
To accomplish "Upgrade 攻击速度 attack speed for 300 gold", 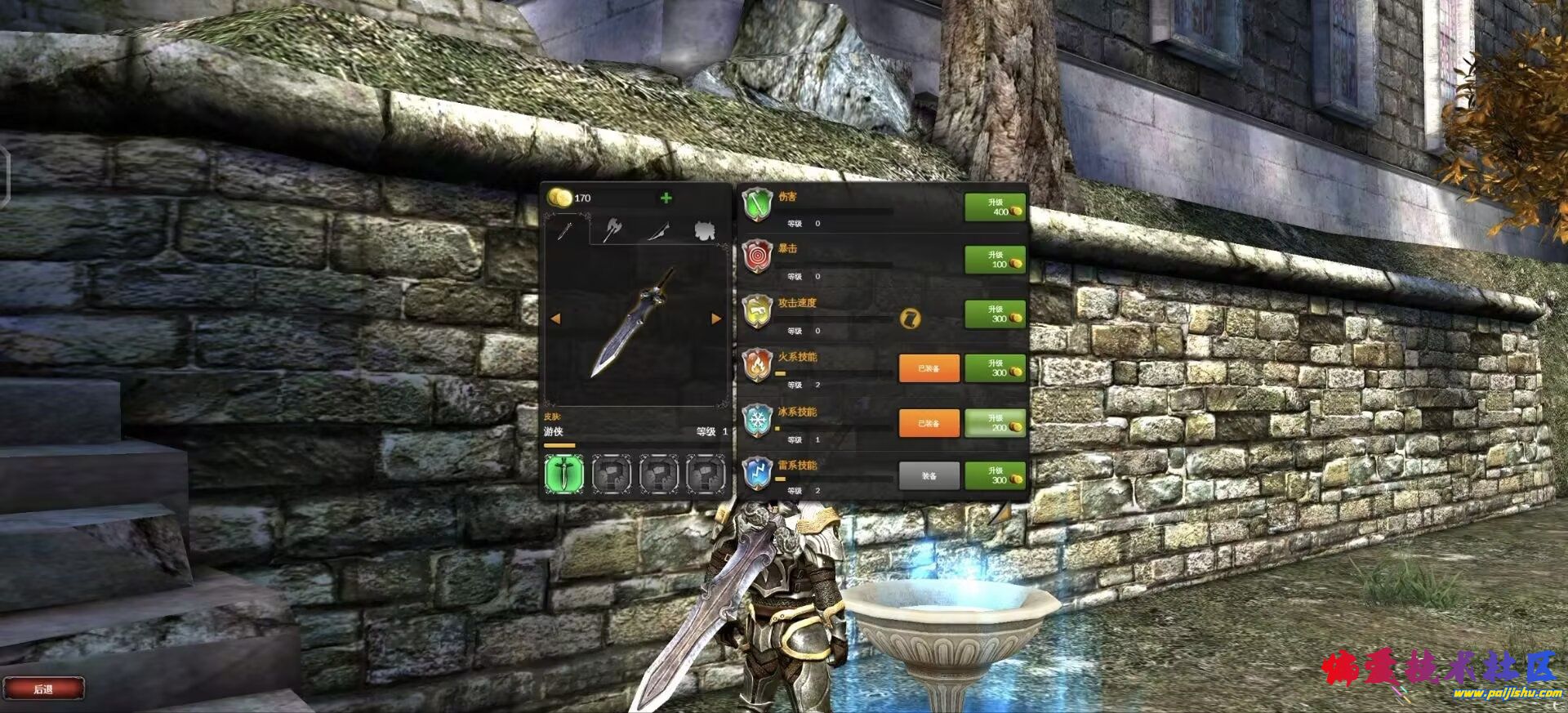I will (x=995, y=314).
